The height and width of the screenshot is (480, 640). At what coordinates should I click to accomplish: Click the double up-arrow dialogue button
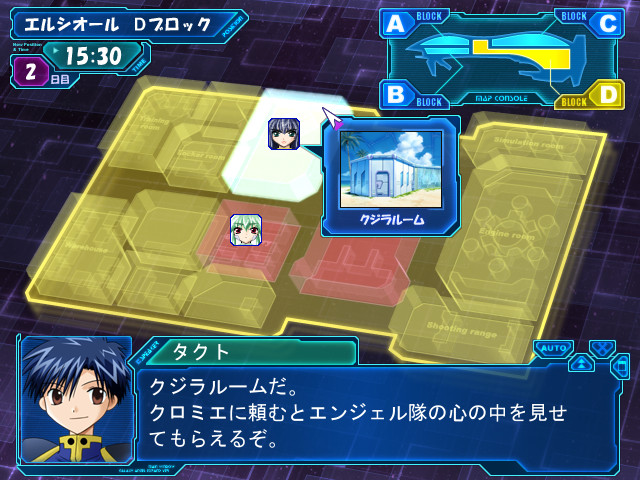coord(581,363)
